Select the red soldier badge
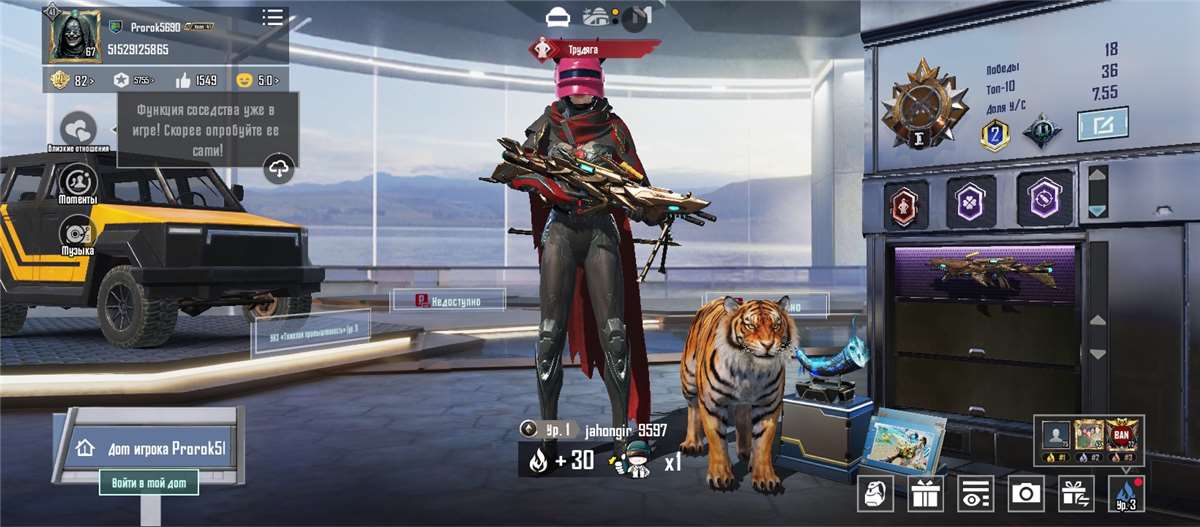 [906, 201]
